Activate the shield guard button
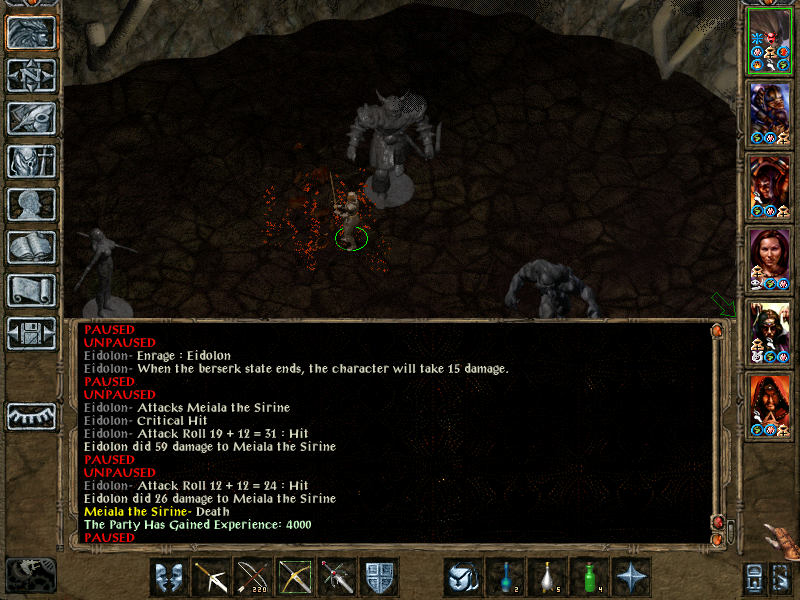The image size is (800, 600). tap(379, 577)
